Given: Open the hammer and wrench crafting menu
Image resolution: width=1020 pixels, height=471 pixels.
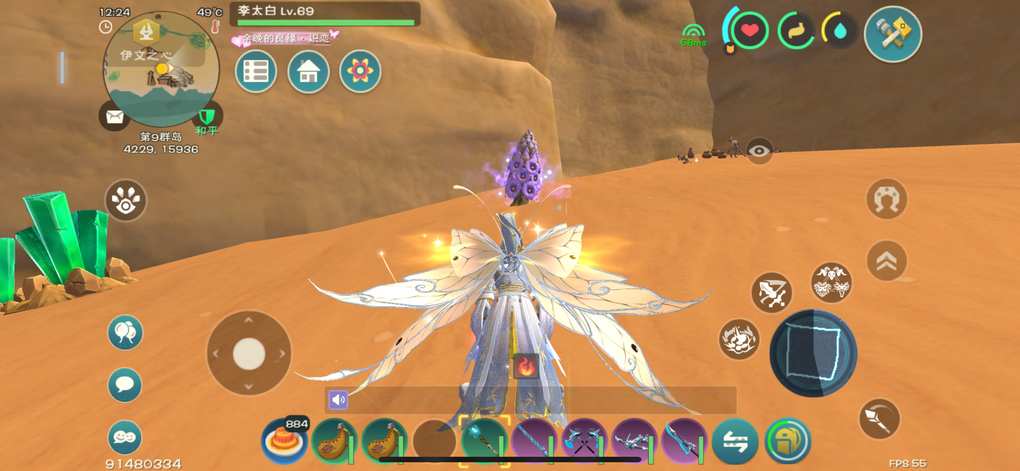Looking at the screenshot, I should point(892,34).
